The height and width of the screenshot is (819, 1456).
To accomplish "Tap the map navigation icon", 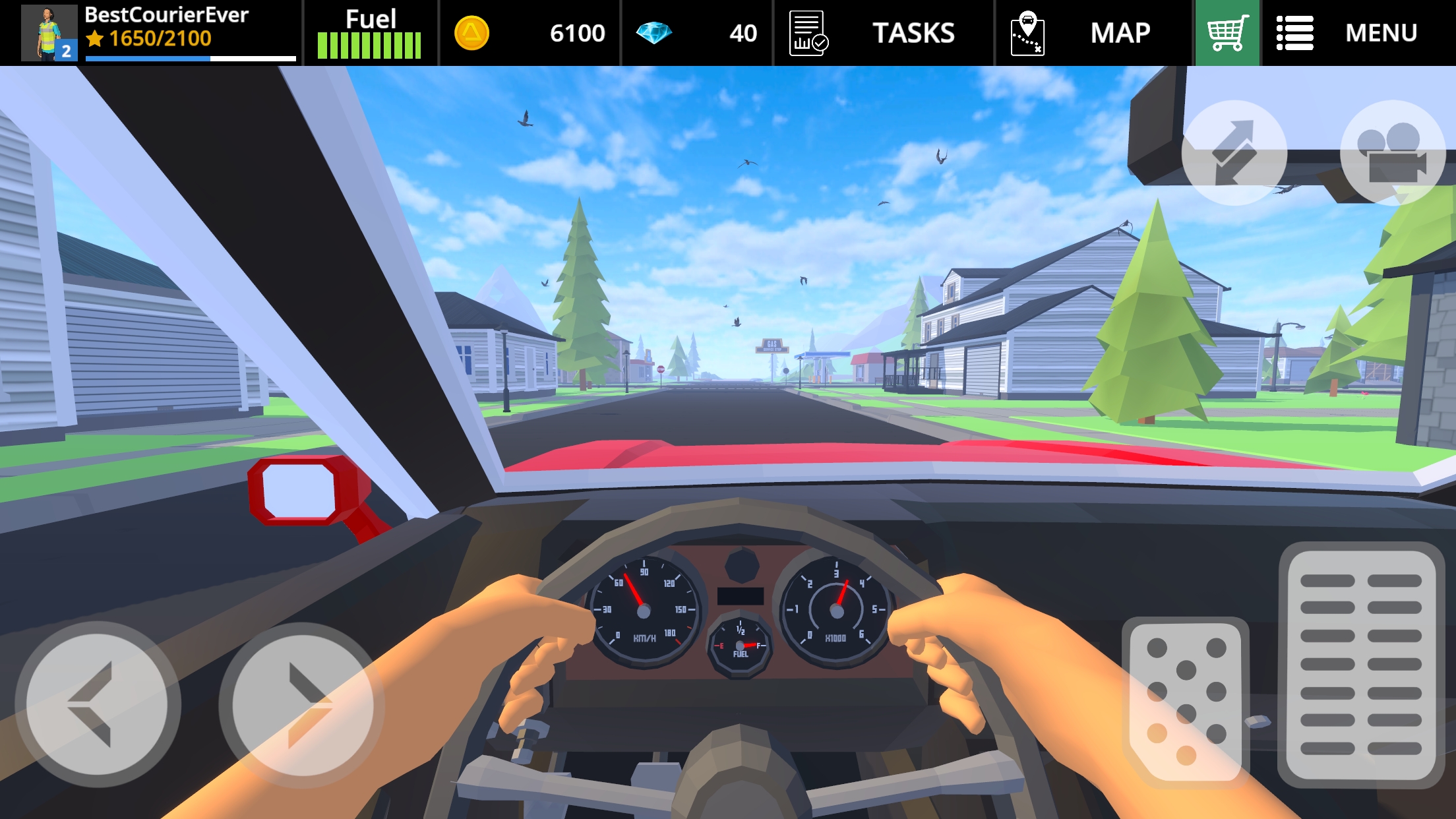I will (1029, 32).
